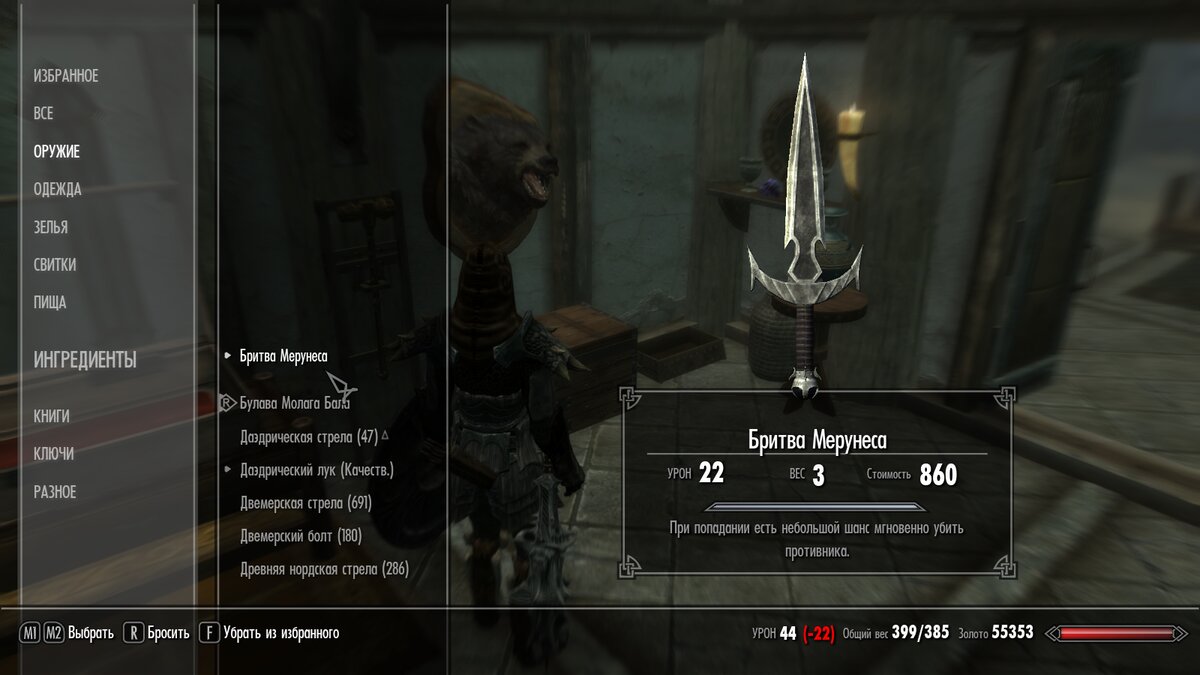The image size is (1200, 675).
Task: Switch to the Все category
Action: click(x=43, y=114)
